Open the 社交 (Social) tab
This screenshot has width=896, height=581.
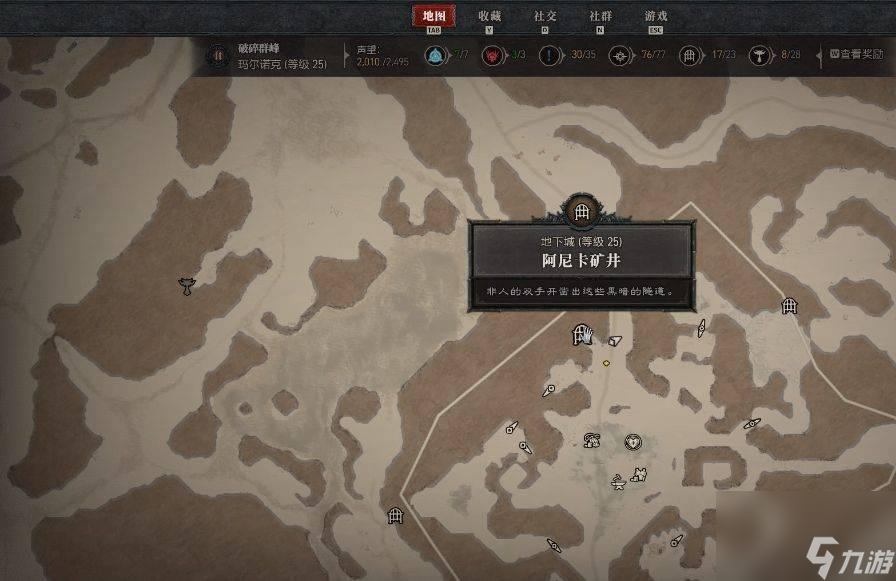click(x=545, y=16)
